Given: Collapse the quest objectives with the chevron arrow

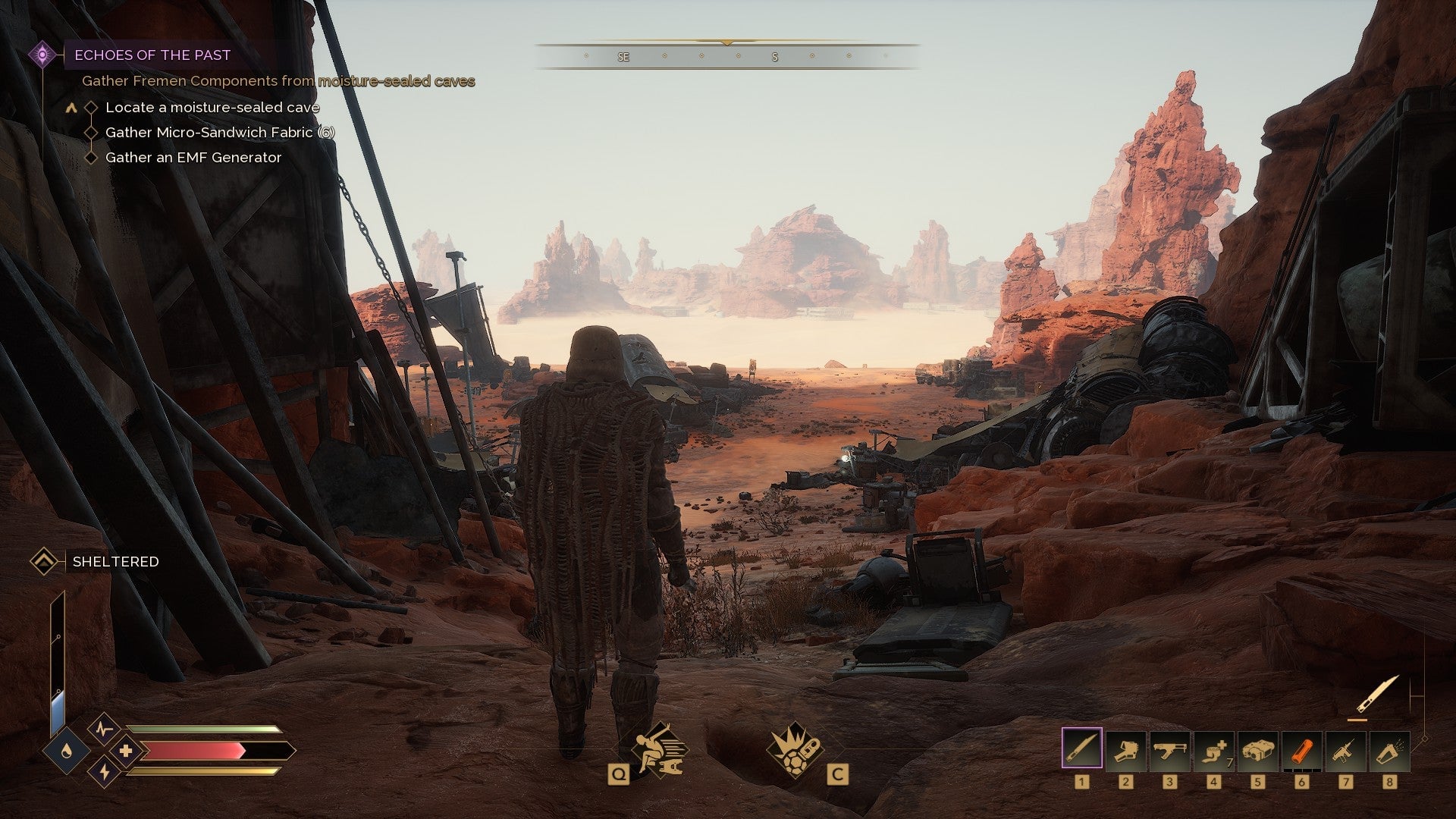Looking at the screenshot, I should pyautogui.click(x=71, y=107).
